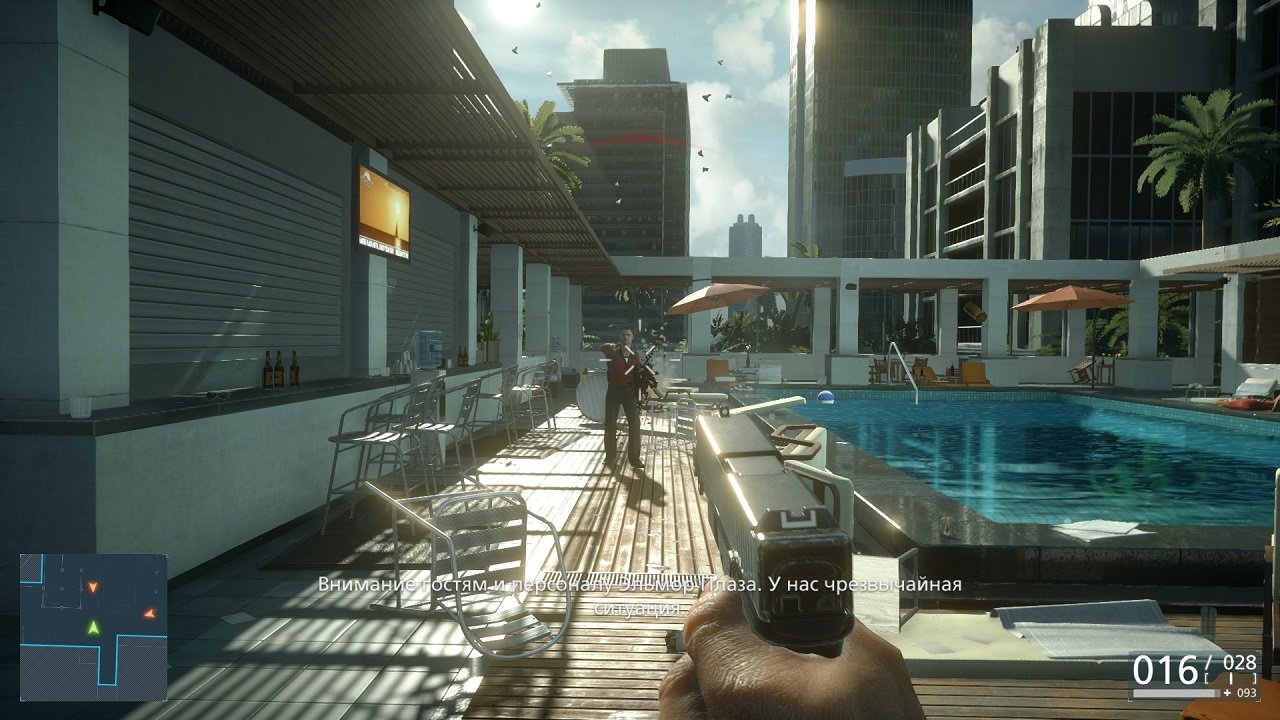1280x720 pixels.
Task: Select the orange enemy marker atop the minimap
Action: [x=93, y=588]
